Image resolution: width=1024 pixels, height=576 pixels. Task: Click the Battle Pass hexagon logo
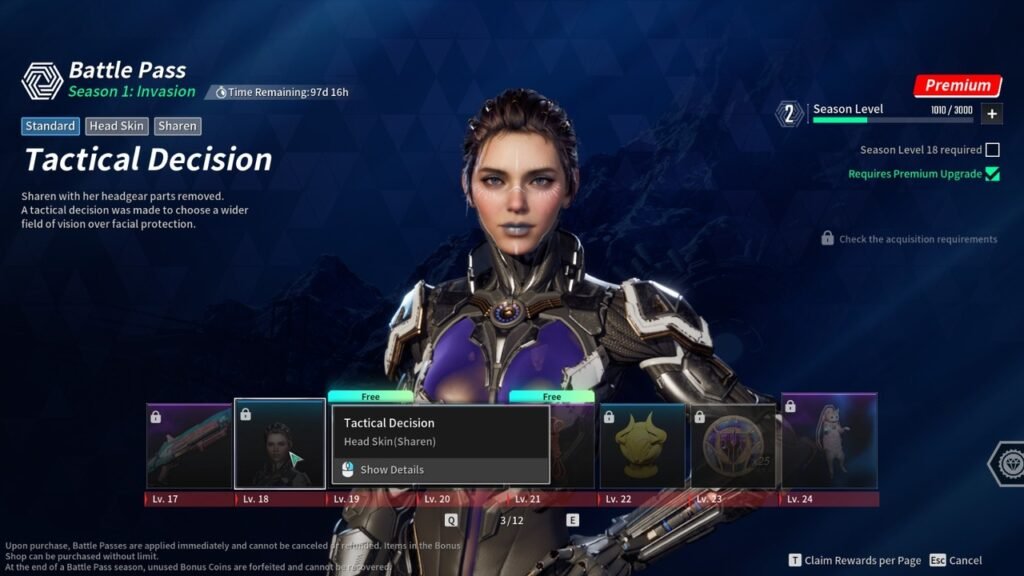point(42,81)
